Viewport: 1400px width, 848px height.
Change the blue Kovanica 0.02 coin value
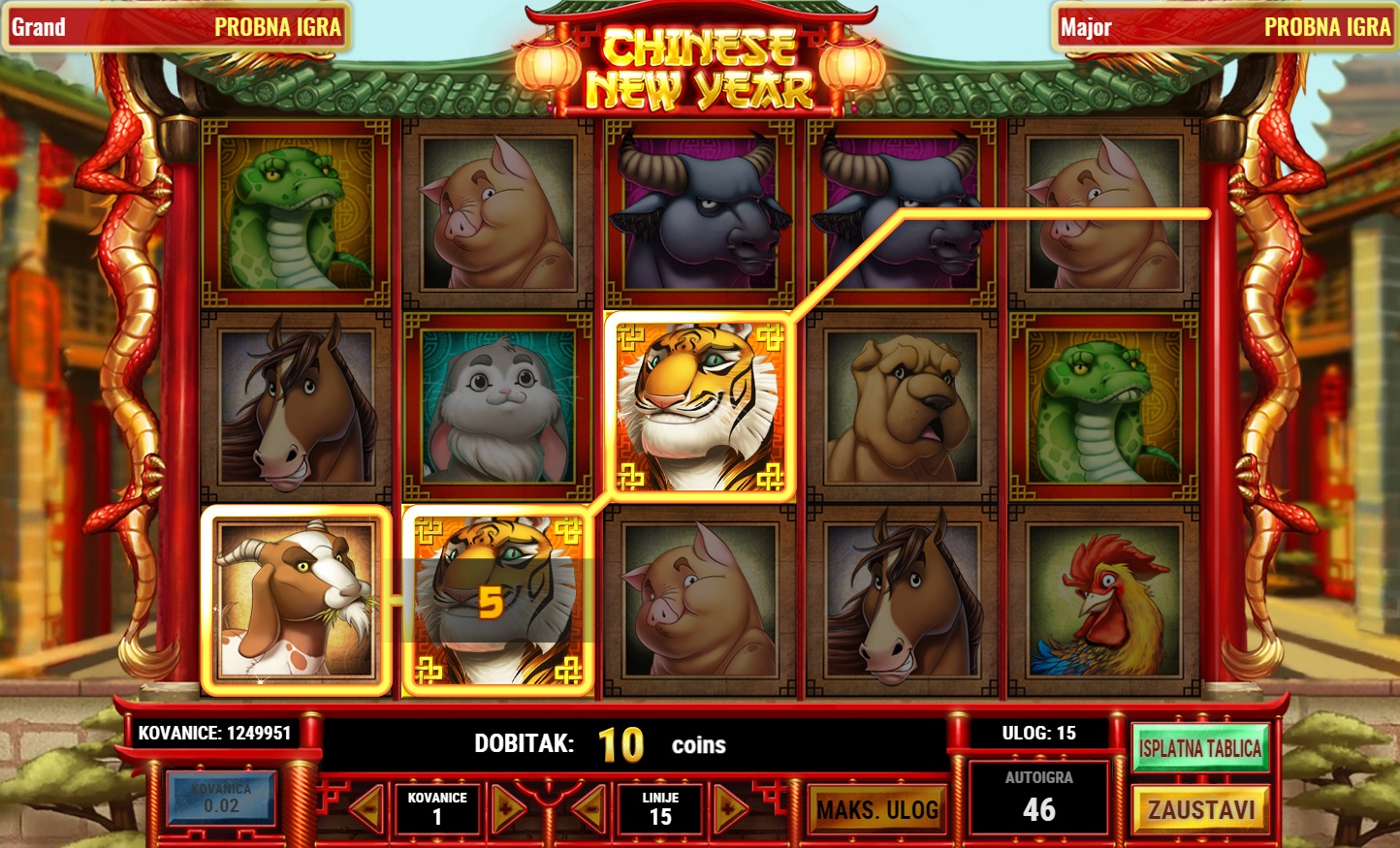pos(221,799)
